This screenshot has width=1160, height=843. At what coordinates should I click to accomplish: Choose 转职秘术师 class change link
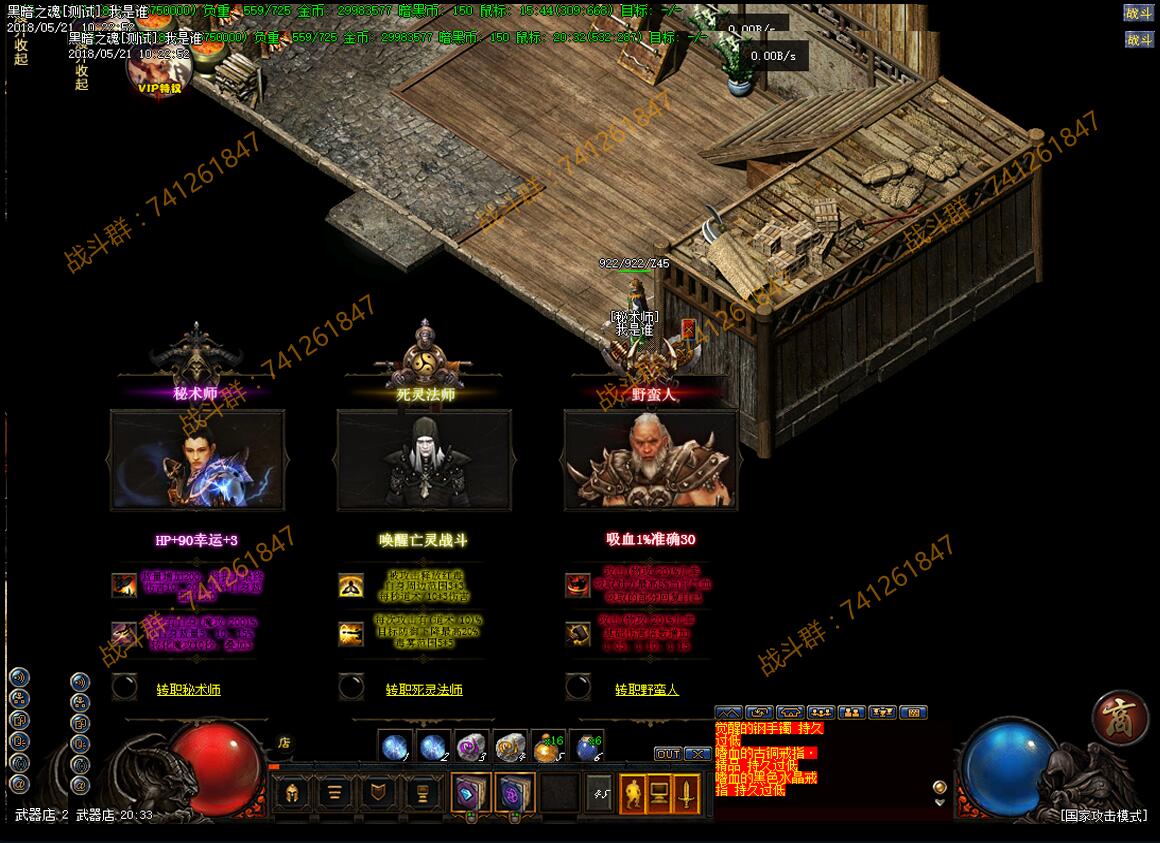click(188, 690)
